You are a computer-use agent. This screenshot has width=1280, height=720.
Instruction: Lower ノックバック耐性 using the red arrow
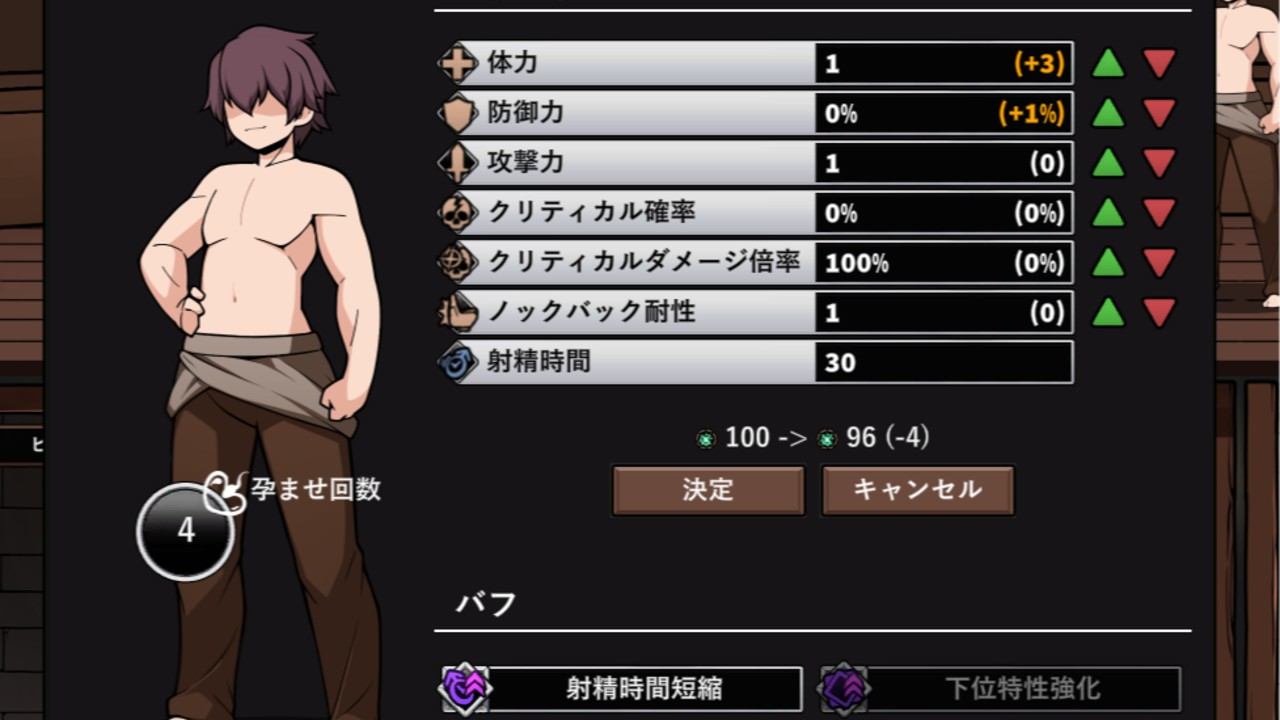point(1159,313)
